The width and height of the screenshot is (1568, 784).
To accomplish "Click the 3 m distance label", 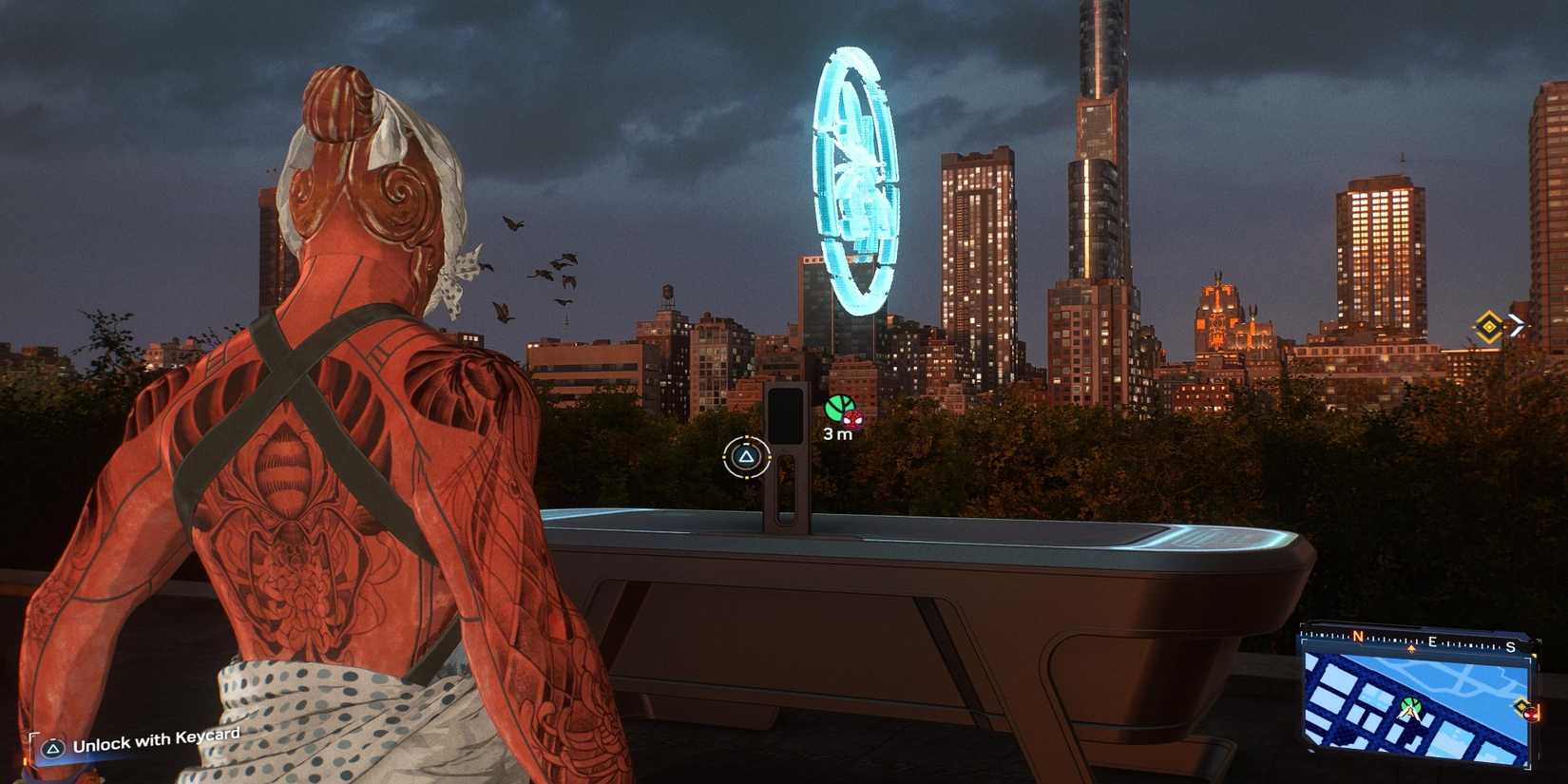I will coord(839,435).
